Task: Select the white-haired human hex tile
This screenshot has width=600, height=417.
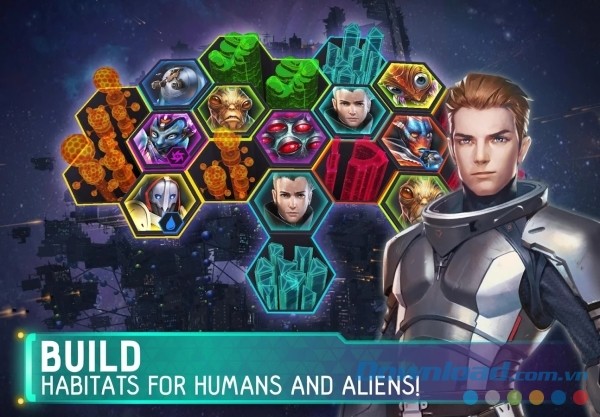Action: tap(341, 109)
